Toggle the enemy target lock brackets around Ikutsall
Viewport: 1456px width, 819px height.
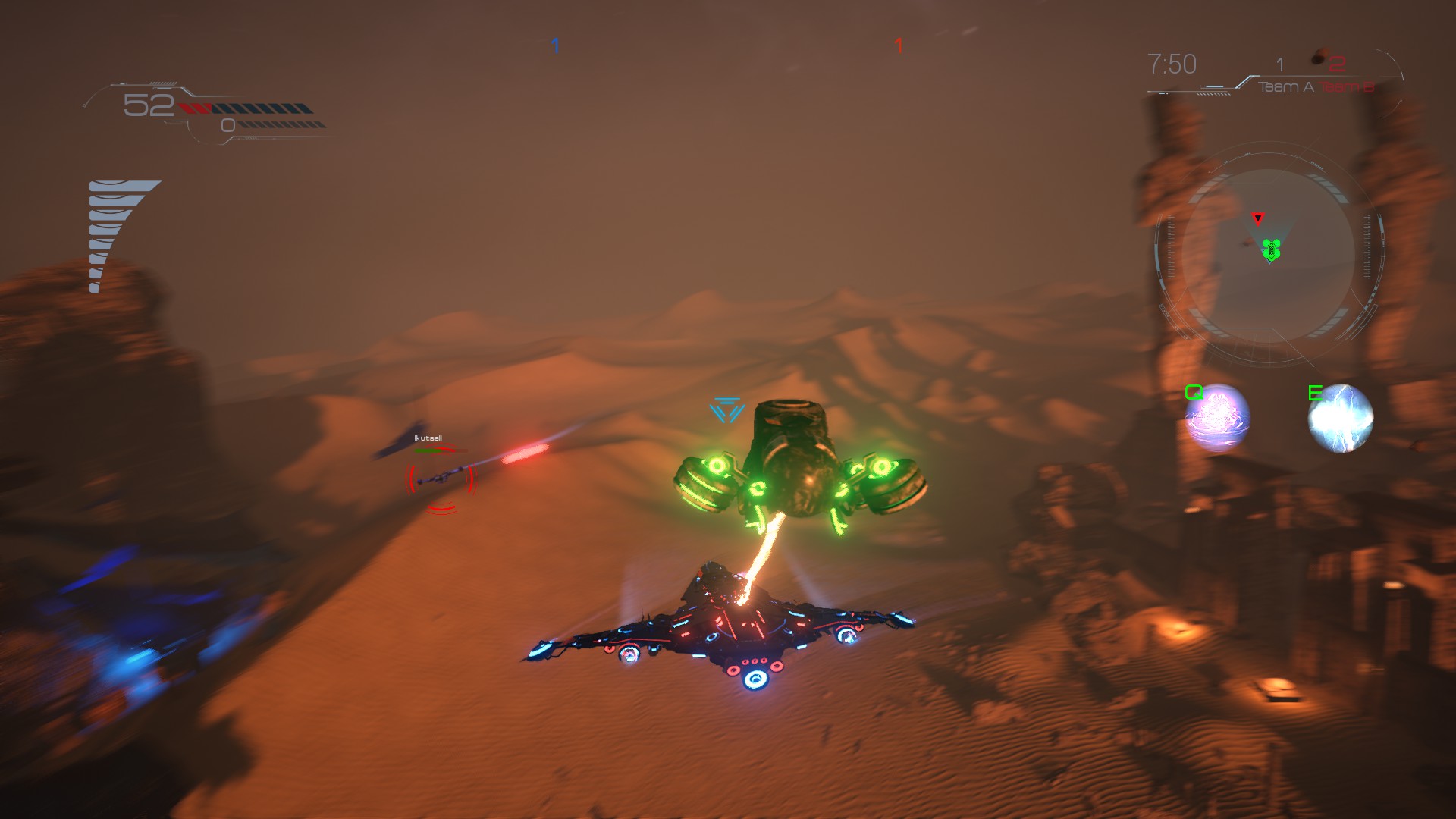click(x=441, y=478)
